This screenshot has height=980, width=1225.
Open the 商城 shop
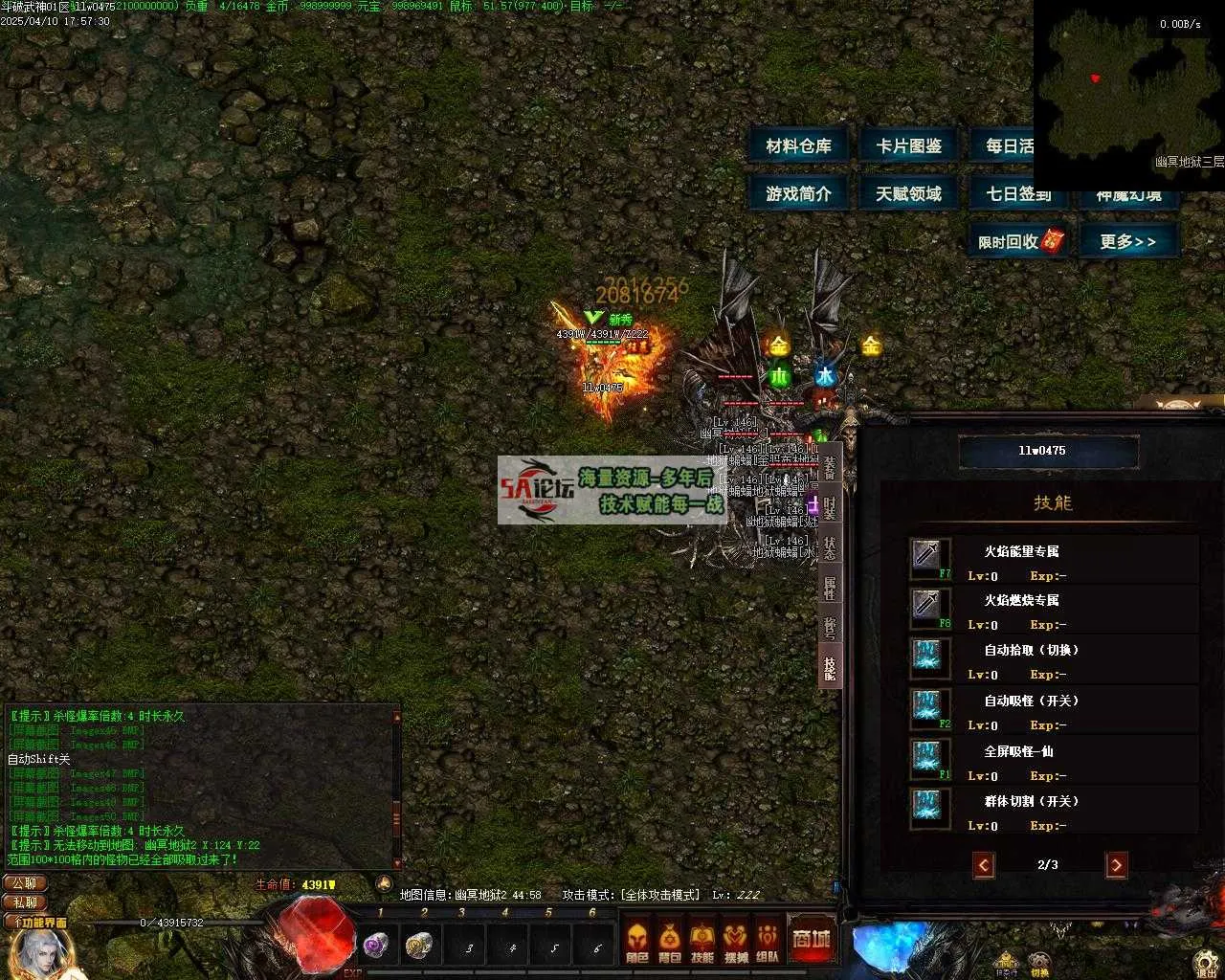pyautogui.click(x=811, y=939)
